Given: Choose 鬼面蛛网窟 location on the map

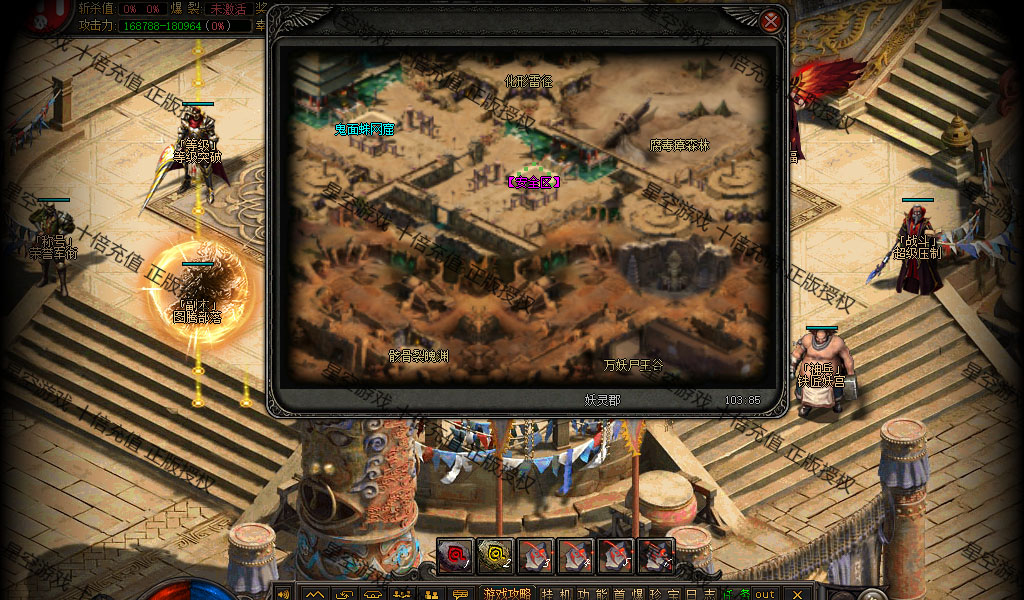Looking at the screenshot, I should coord(365,129).
